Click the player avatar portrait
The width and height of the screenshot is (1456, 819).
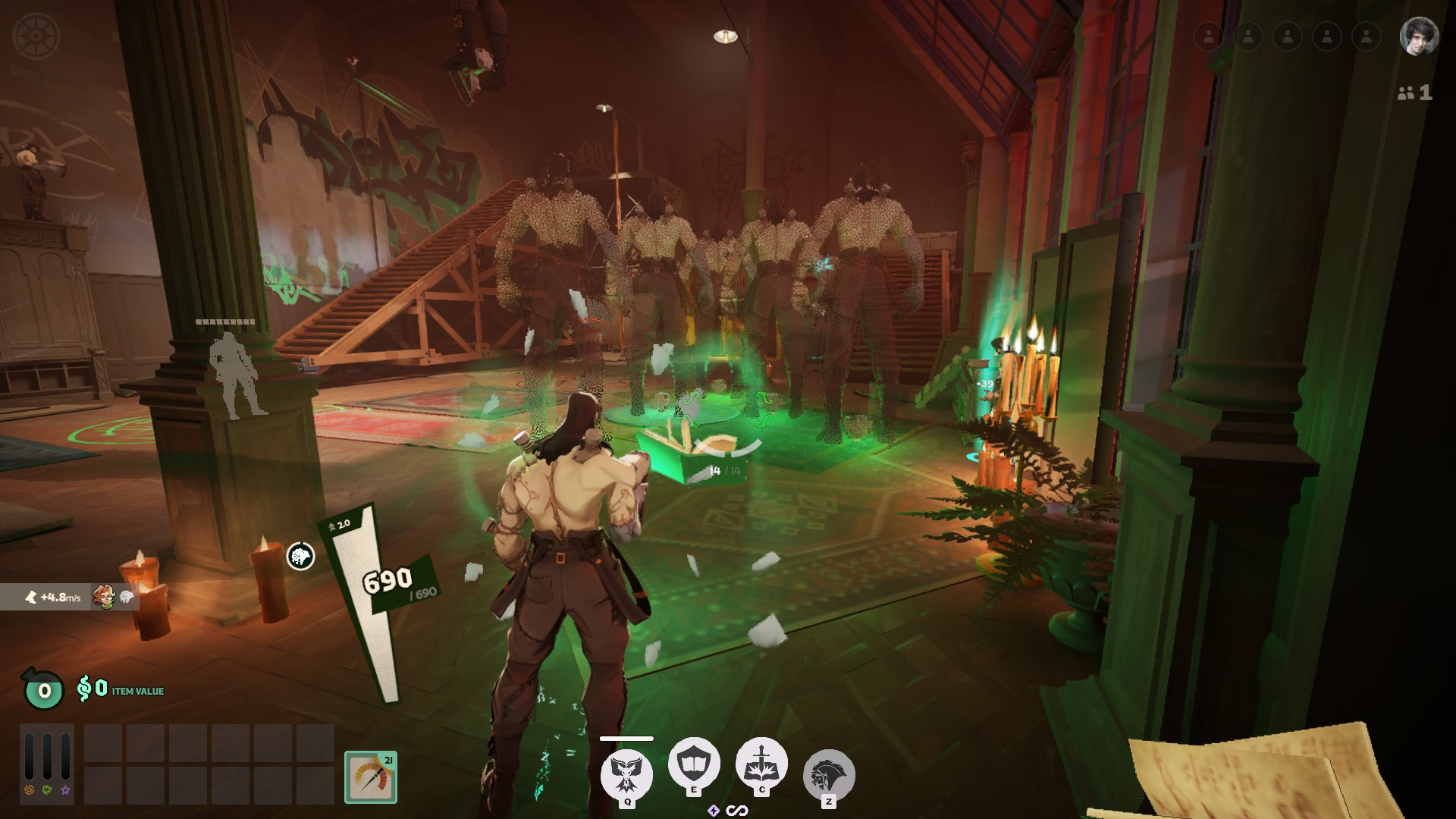[x=1418, y=36]
